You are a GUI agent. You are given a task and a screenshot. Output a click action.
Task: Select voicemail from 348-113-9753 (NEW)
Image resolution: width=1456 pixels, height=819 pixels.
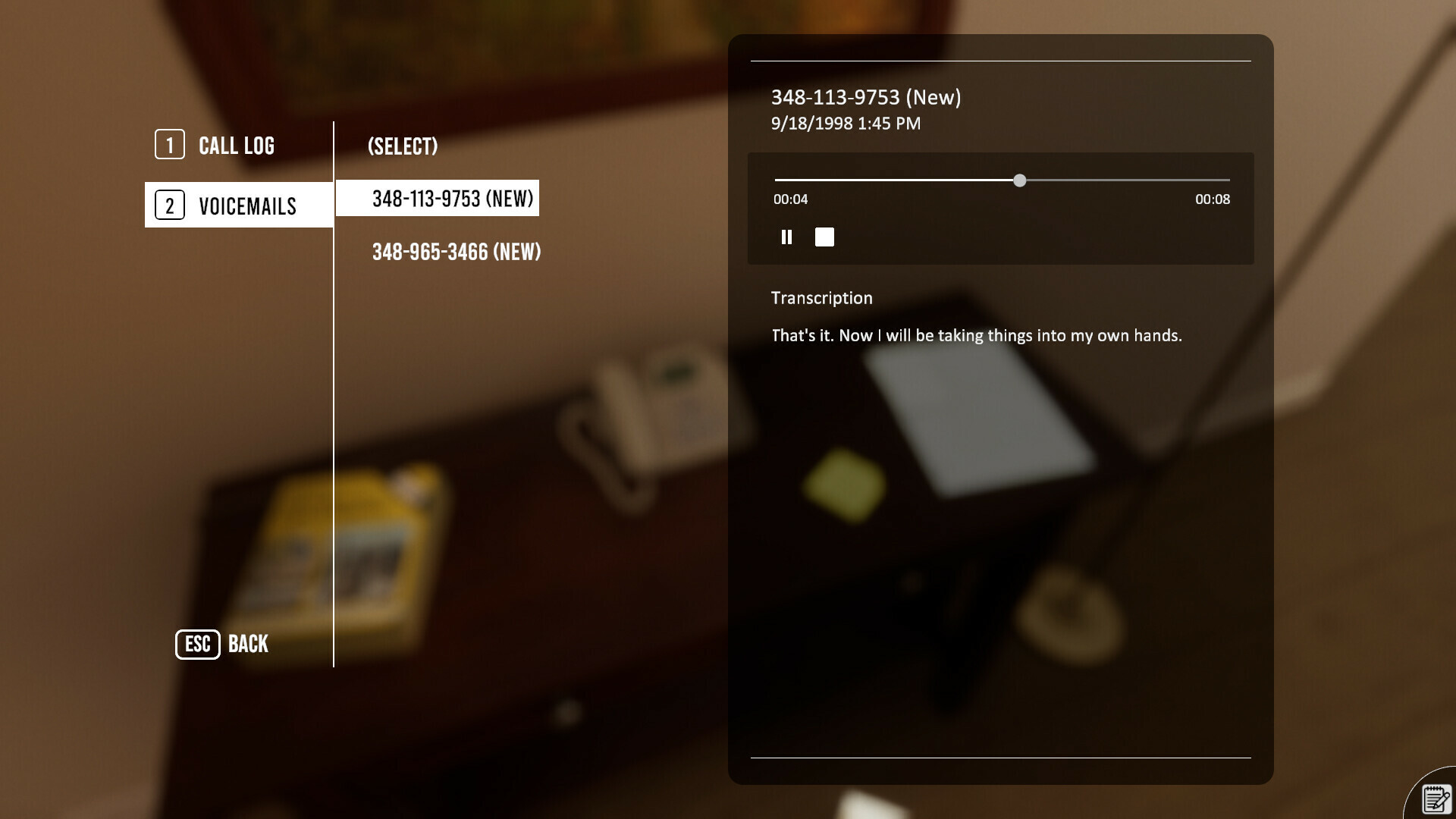click(452, 199)
